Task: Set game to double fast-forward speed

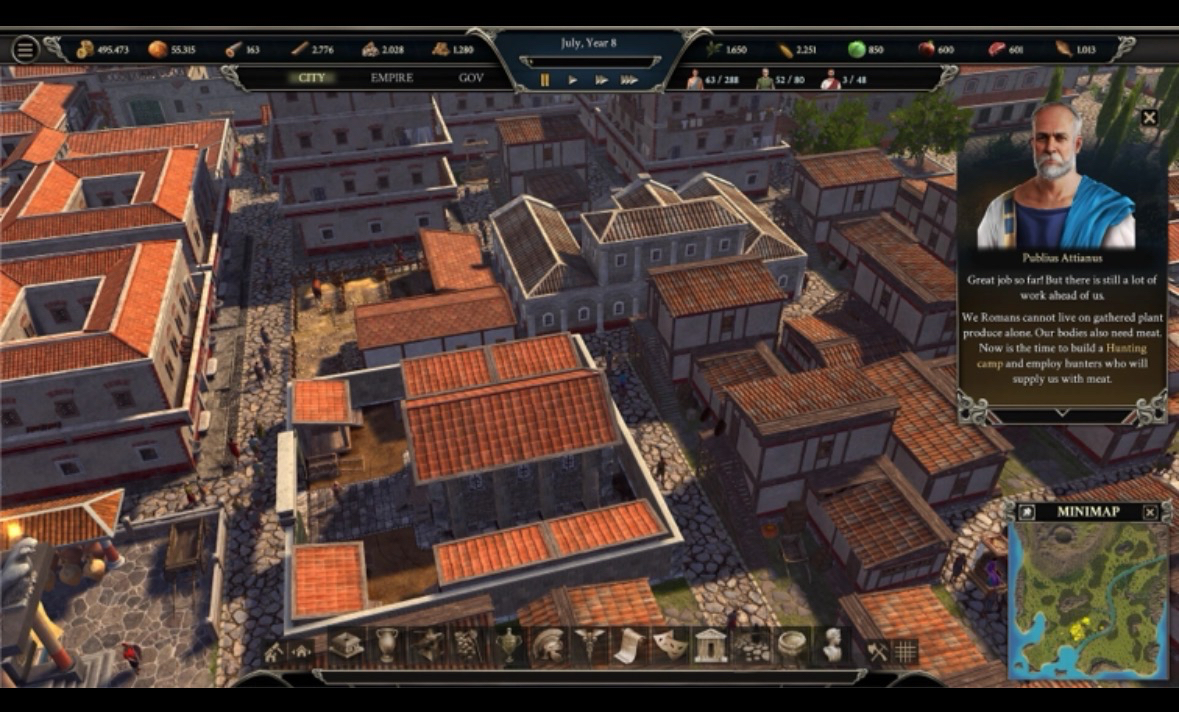Action: click(x=601, y=80)
